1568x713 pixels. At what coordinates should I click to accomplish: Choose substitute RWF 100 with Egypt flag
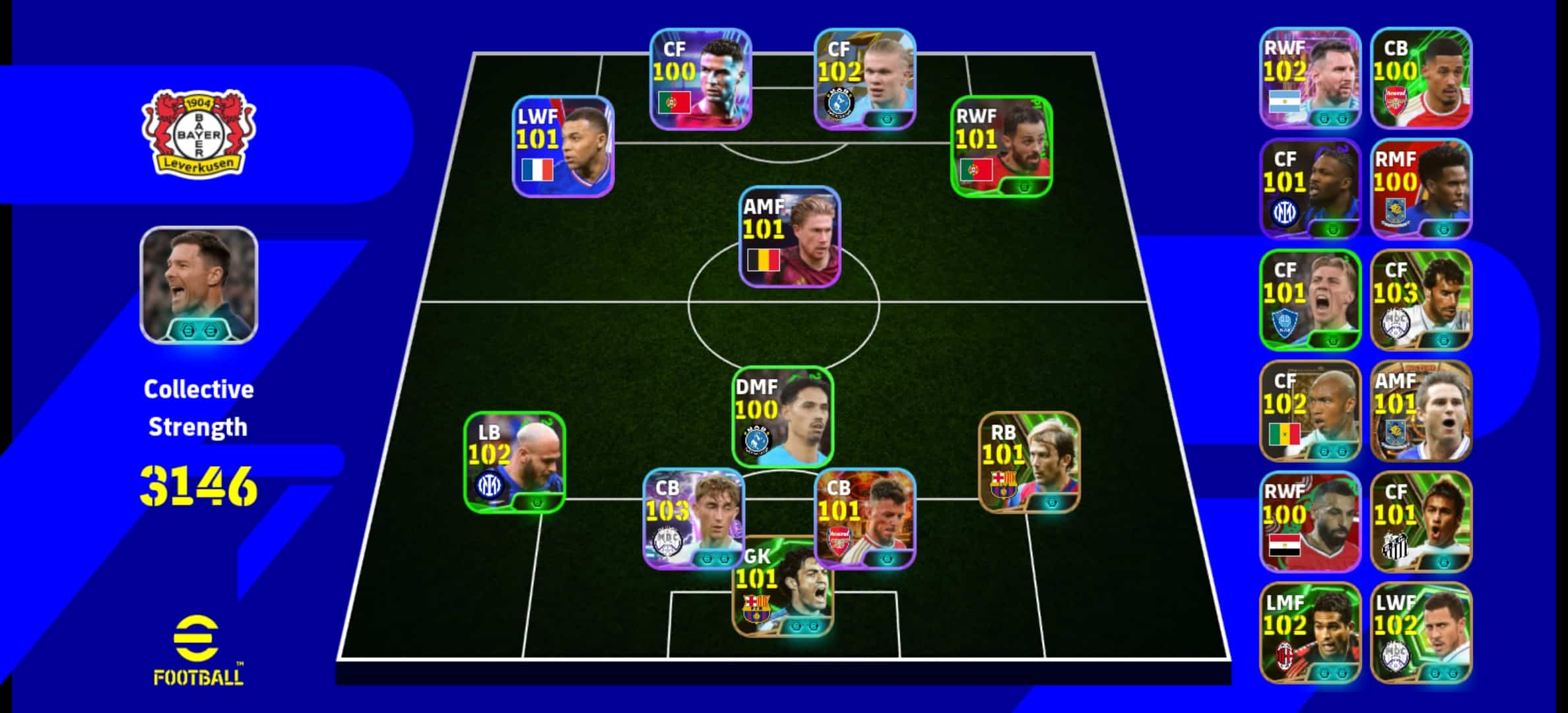point(1310,522)
